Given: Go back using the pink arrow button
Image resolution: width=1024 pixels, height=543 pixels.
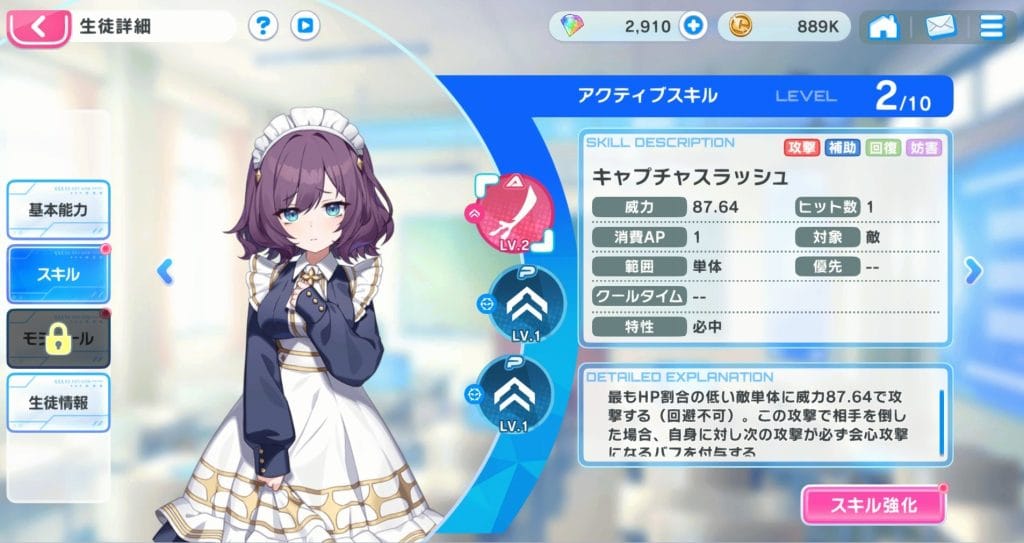Looking at the screenshot, I should tap(39, 27).
